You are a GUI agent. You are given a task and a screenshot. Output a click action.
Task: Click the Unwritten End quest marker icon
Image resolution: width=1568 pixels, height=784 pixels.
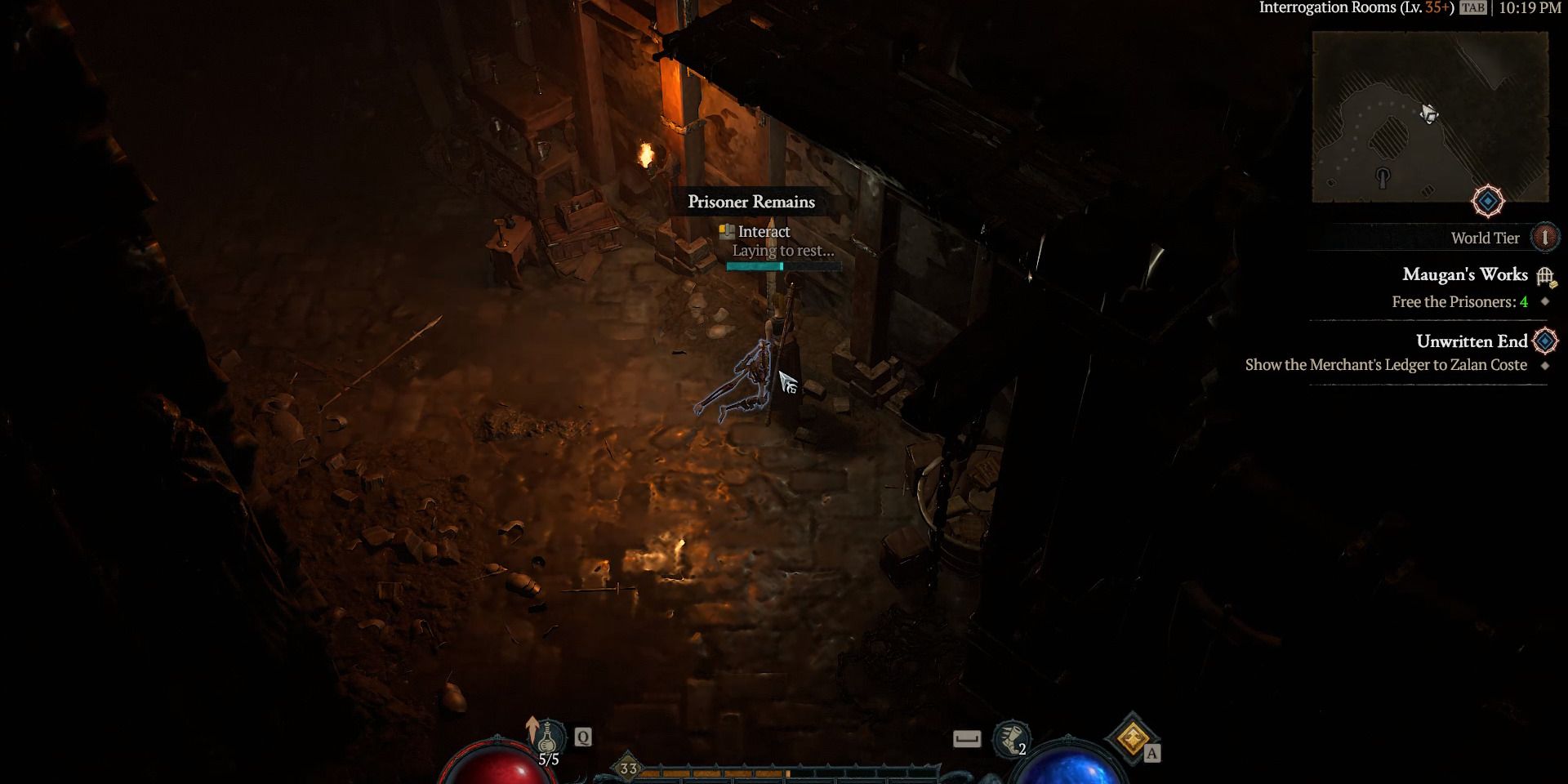(1544, 341)
